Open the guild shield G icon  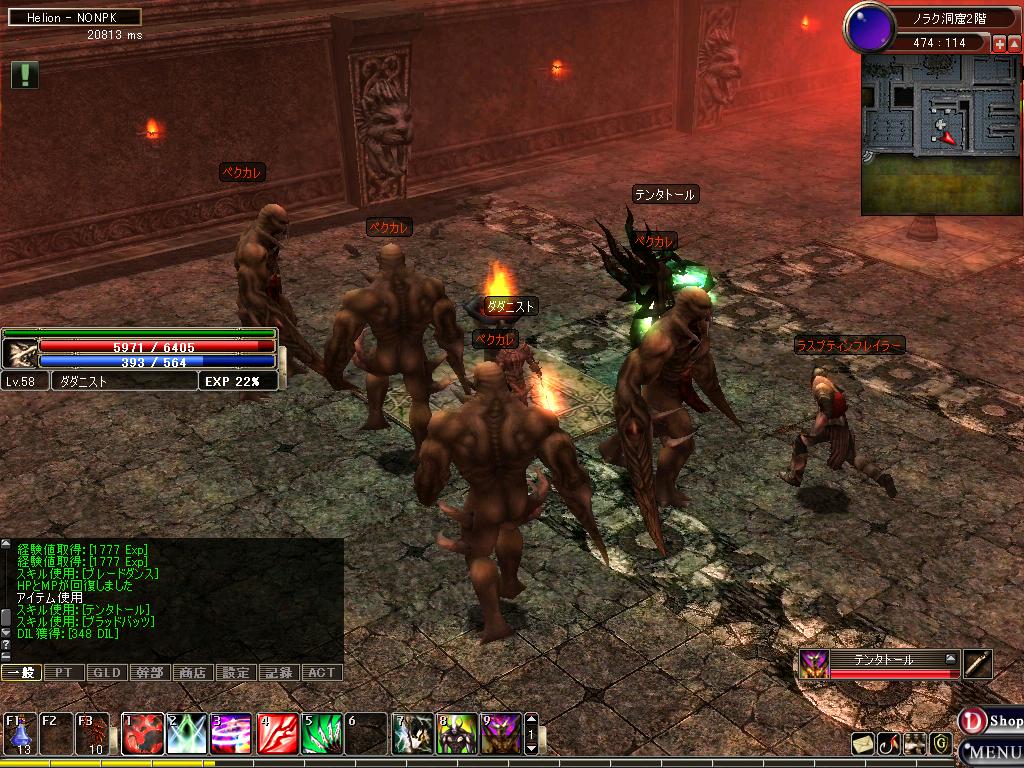coord(940,743)
